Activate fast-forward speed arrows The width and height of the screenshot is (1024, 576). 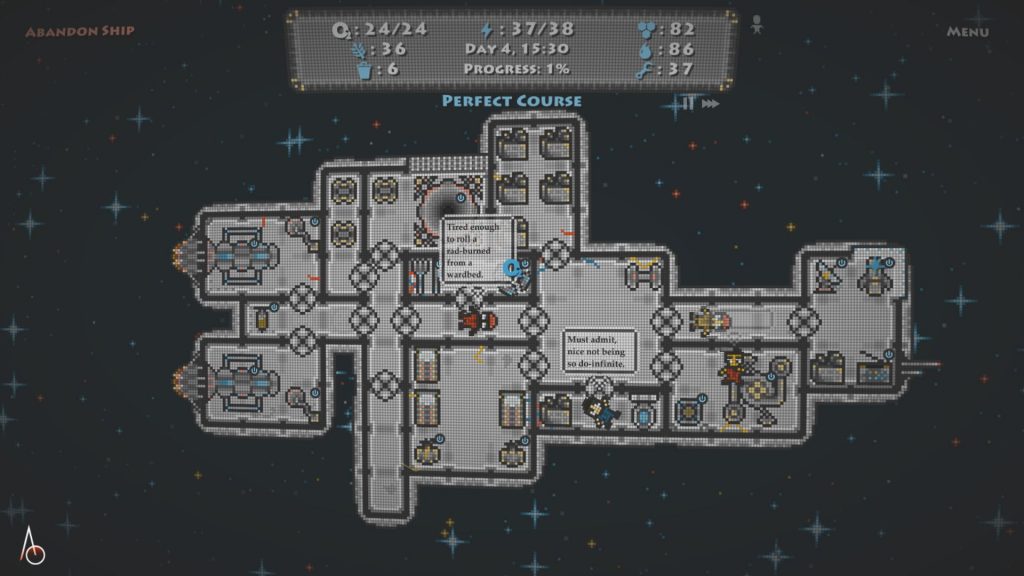point(710,103)
